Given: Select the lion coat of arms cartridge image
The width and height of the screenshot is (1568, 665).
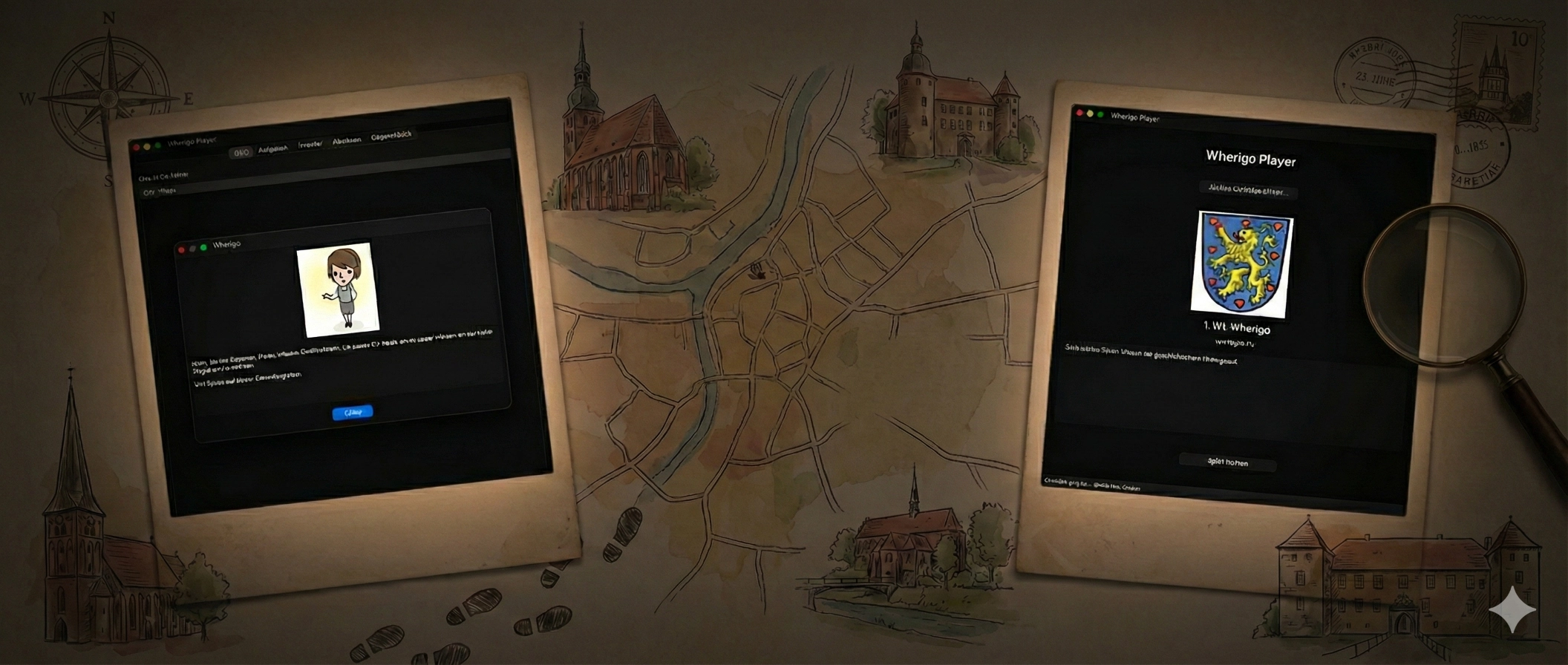Looking at the screenshot, I should click(x=1242, y=265).
